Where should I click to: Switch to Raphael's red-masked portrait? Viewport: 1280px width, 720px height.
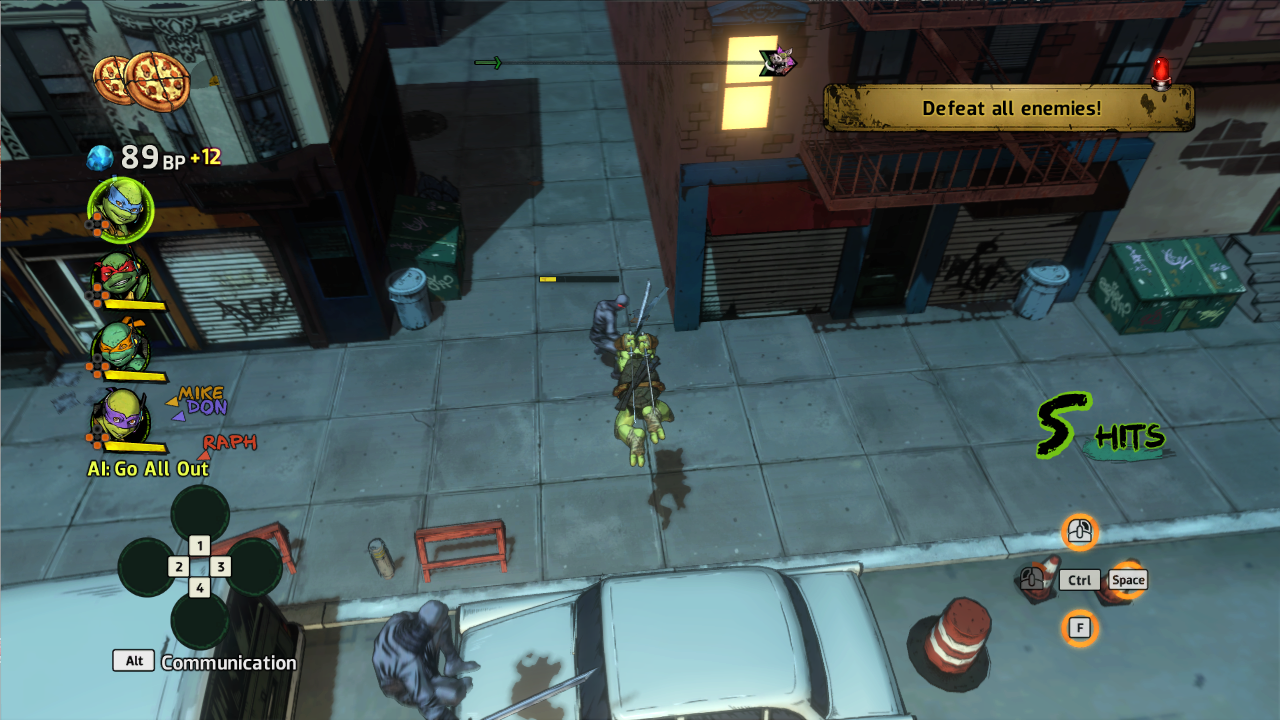[122, 276]
